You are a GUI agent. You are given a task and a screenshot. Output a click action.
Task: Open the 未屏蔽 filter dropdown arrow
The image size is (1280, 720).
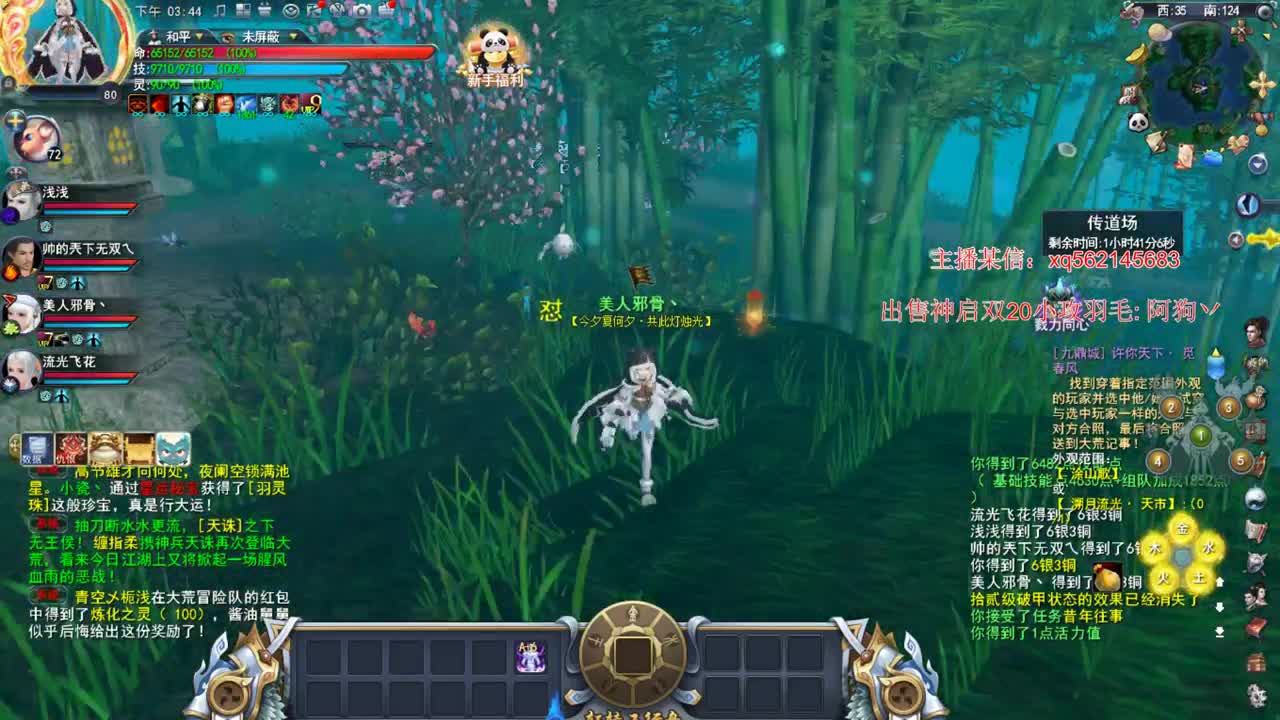click(x=292, y=37)
